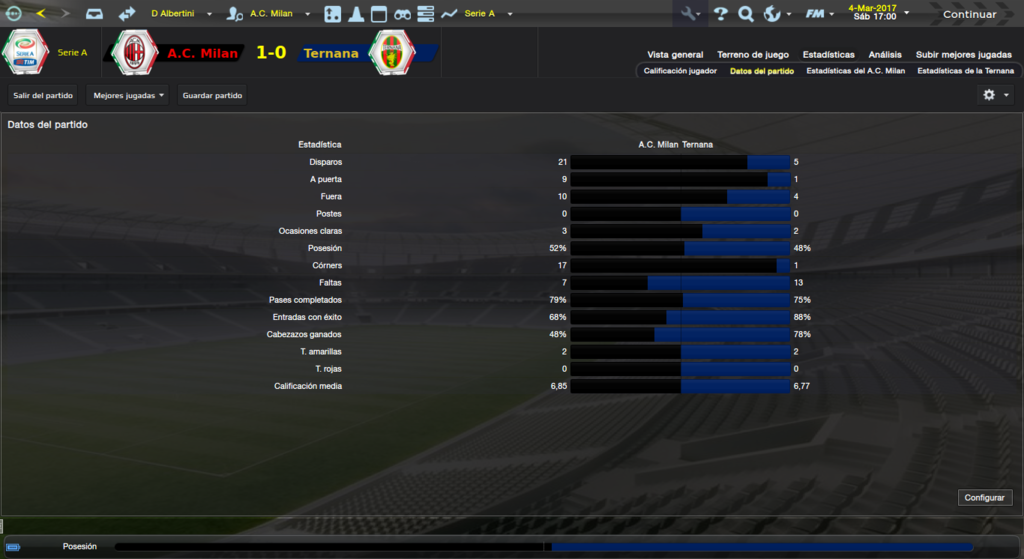This screenshot has height=559, width=1024.
Task: Open the Mejores jugadas dropdown
Action: tap(128, 95)
